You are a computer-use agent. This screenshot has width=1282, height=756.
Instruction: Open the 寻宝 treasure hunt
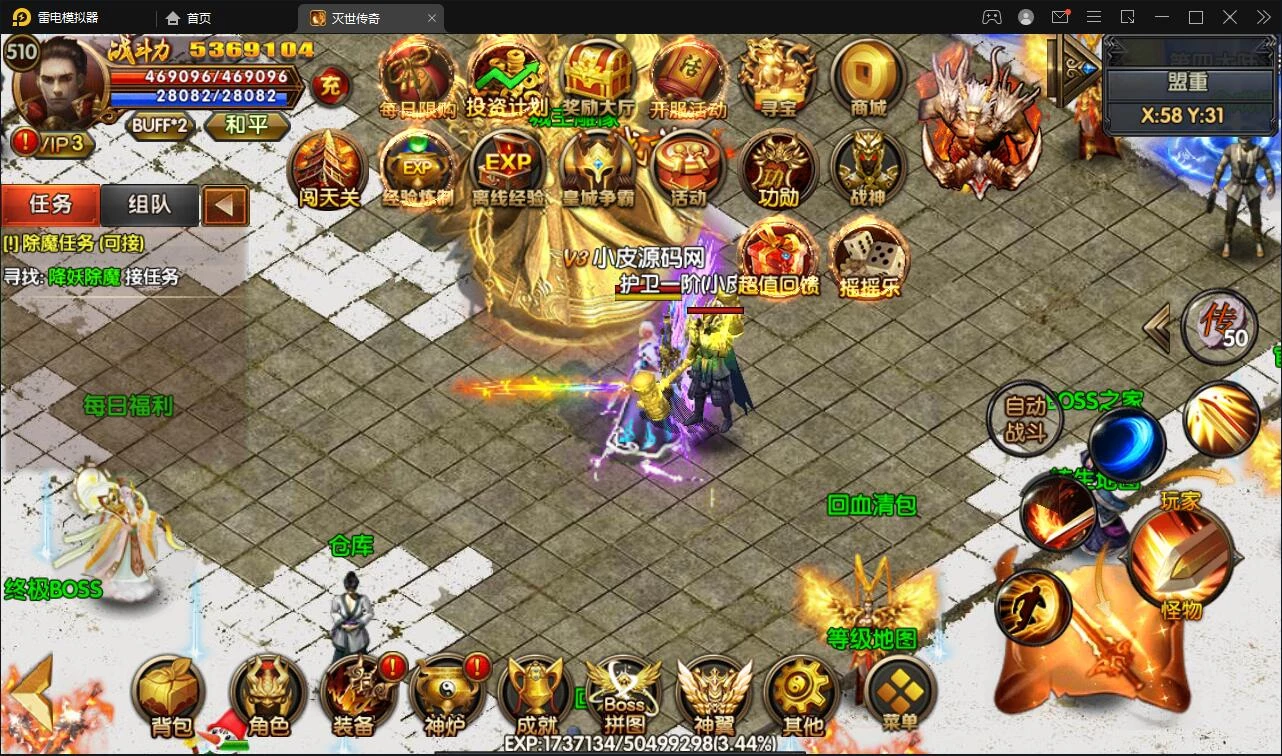777,77
